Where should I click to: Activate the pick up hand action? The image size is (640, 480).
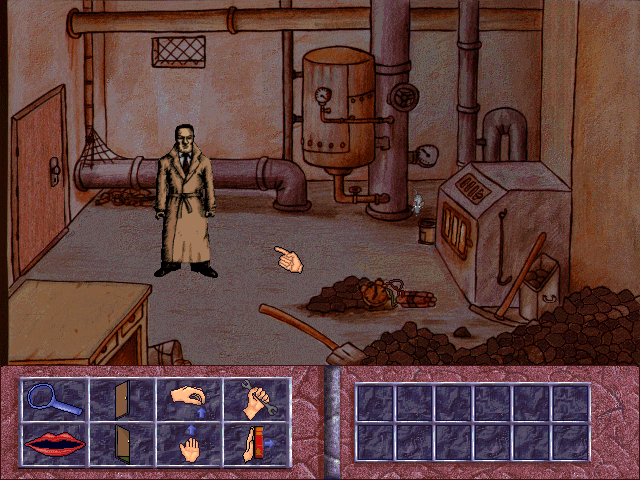(189, 400)
